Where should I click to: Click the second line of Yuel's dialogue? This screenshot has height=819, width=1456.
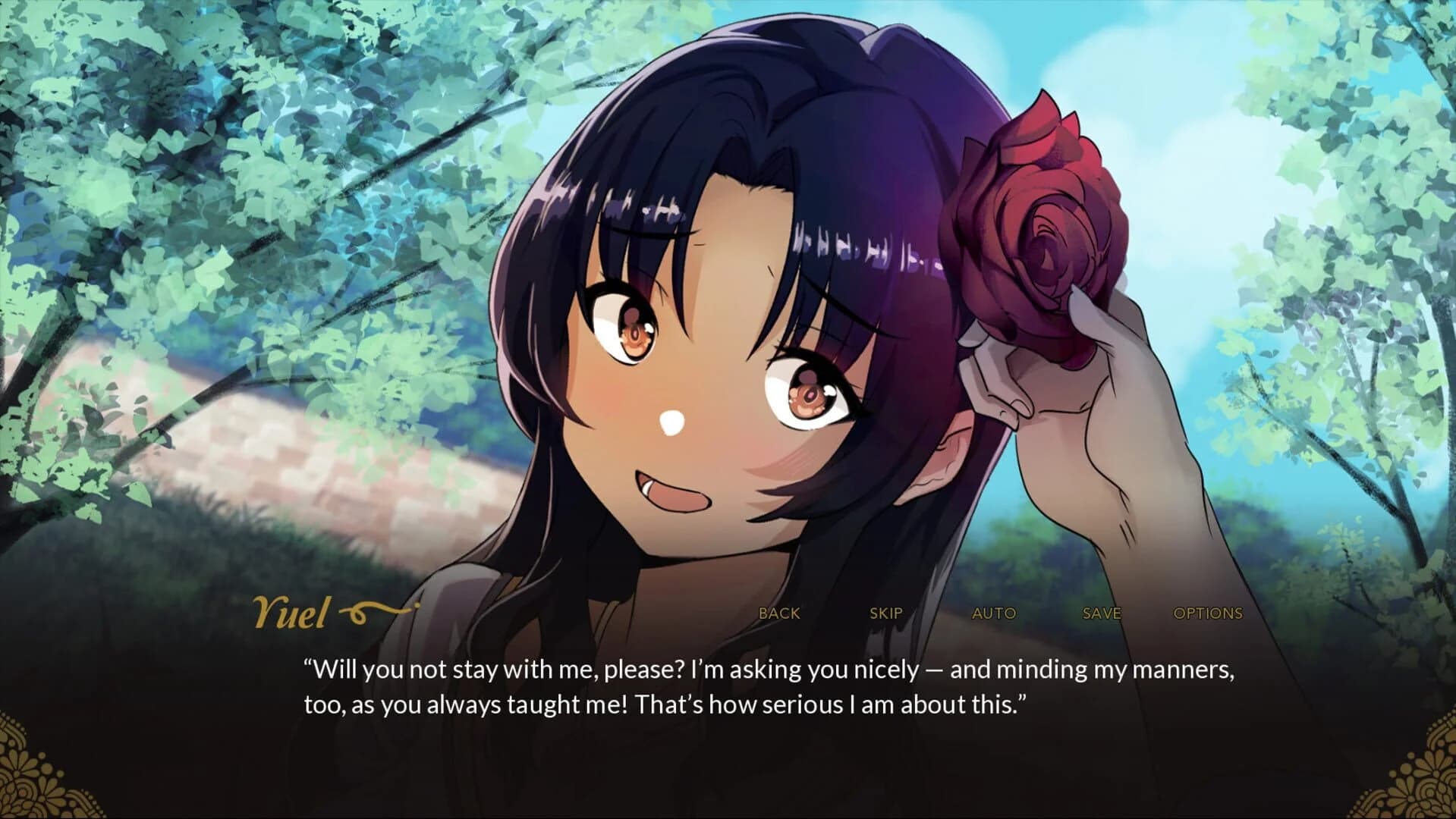point(668,704)
